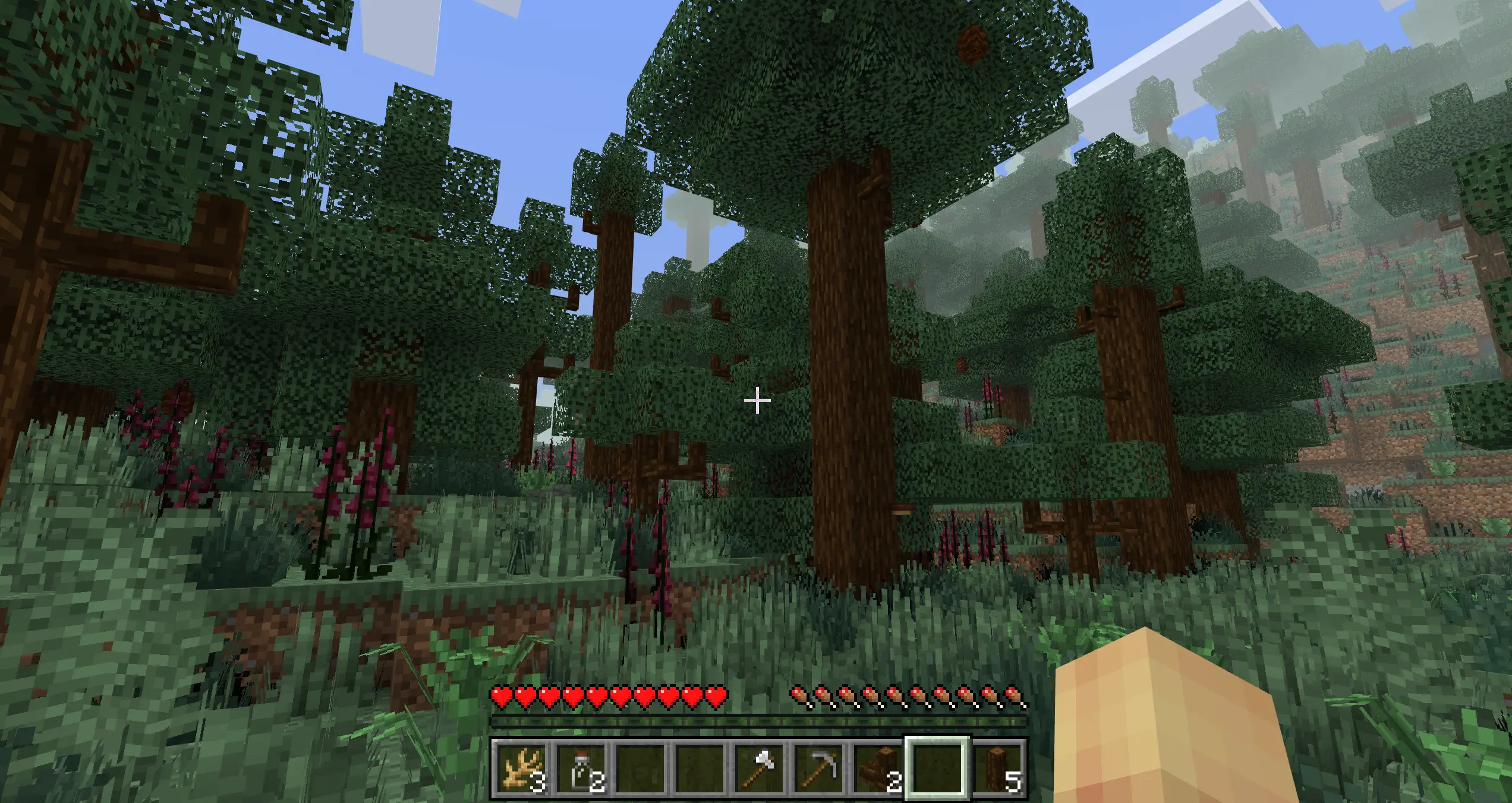The height and width of the screenshot is (803, 1512).
Task: Select the yellow coral-like branch hotbar slot
Action: pos(521,768)
